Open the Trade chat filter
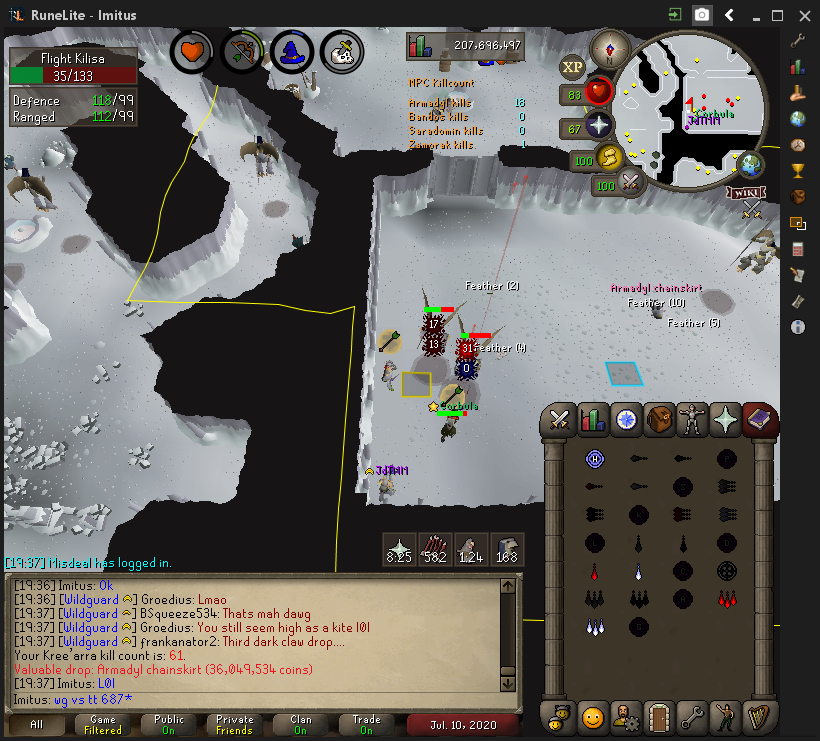 [x=366, y=724]
